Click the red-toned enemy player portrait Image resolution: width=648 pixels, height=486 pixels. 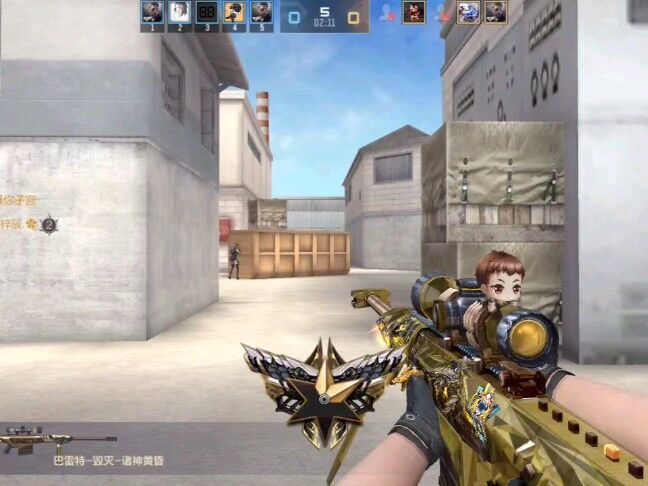[x=414, y=12]
